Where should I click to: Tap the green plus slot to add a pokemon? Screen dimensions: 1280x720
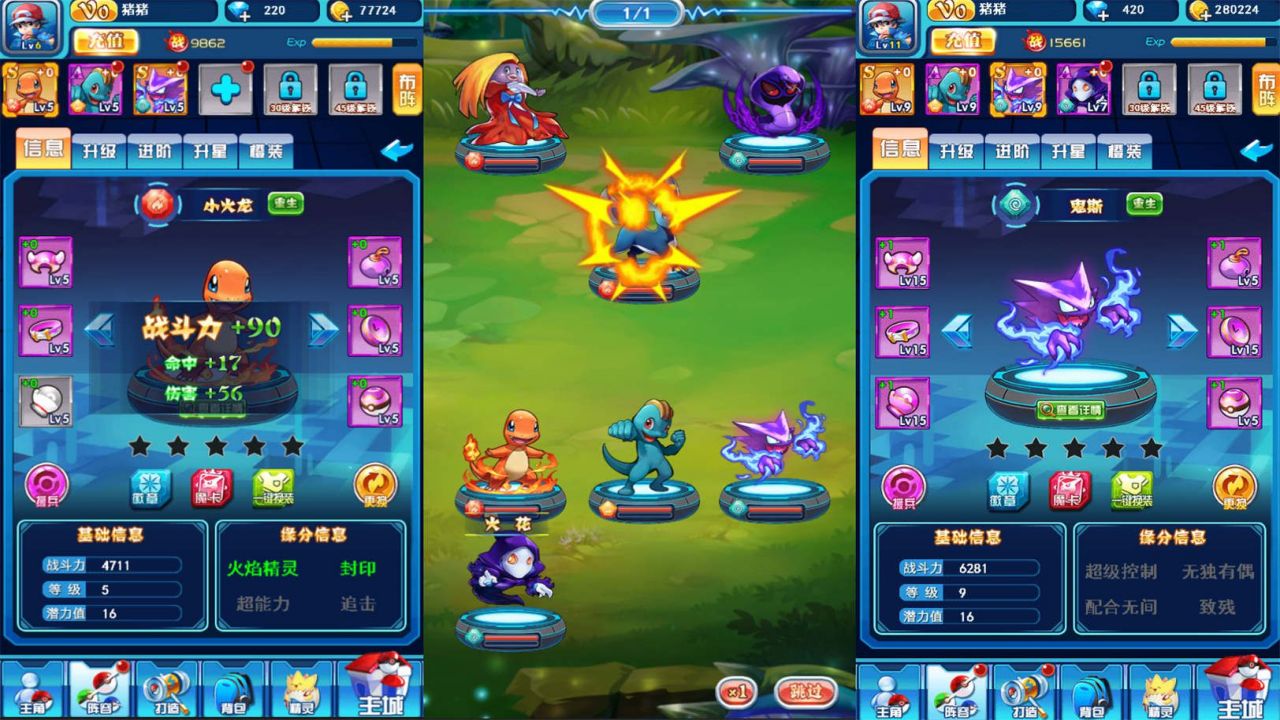click(227, 89)
